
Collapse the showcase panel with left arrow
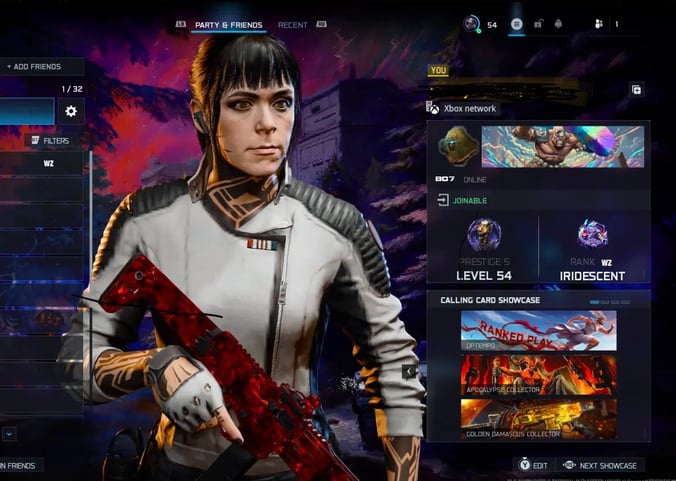click(x=408, y=371)
